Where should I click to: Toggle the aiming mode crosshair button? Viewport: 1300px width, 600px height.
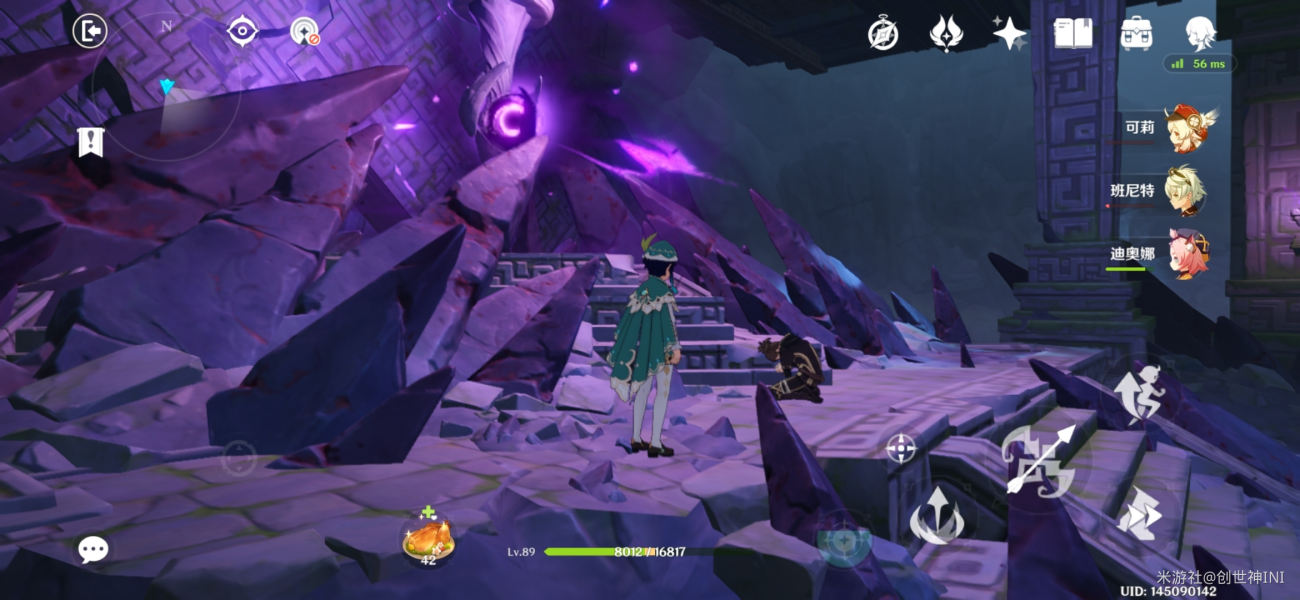(901, 448)
